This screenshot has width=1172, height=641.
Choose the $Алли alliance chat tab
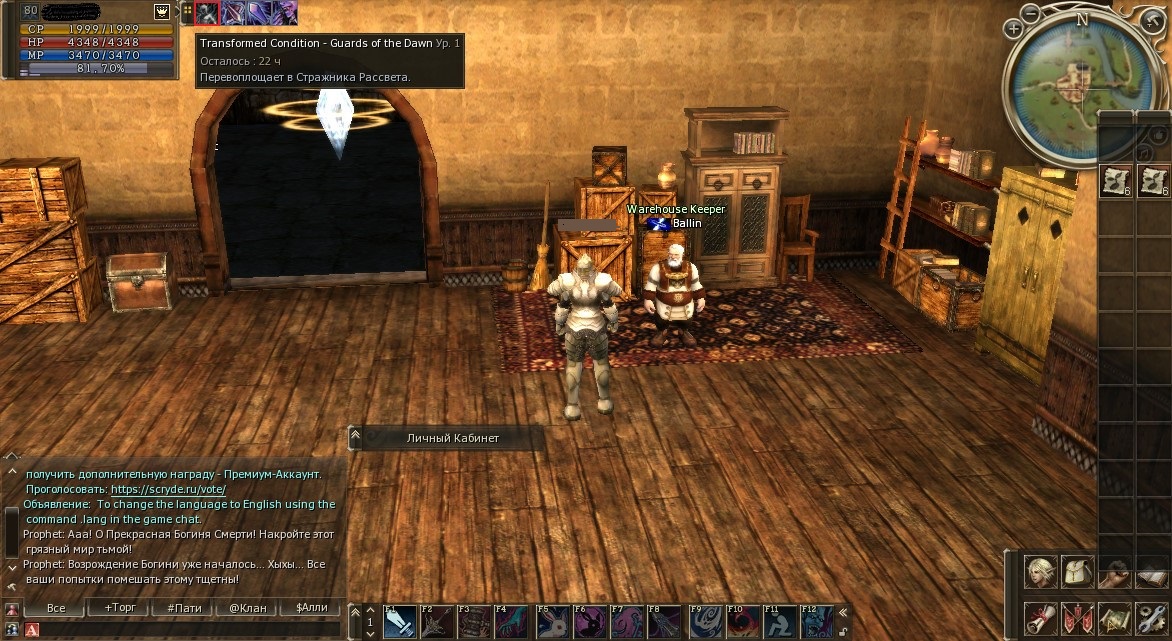point(311,608)
